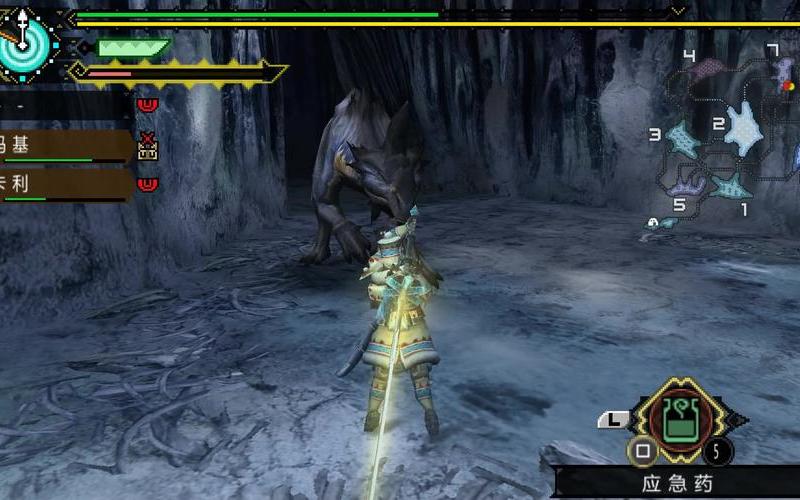The image size is (800, 500).
Task: Pick area 7 on the minimap
Action: click(x=783, y=70)
